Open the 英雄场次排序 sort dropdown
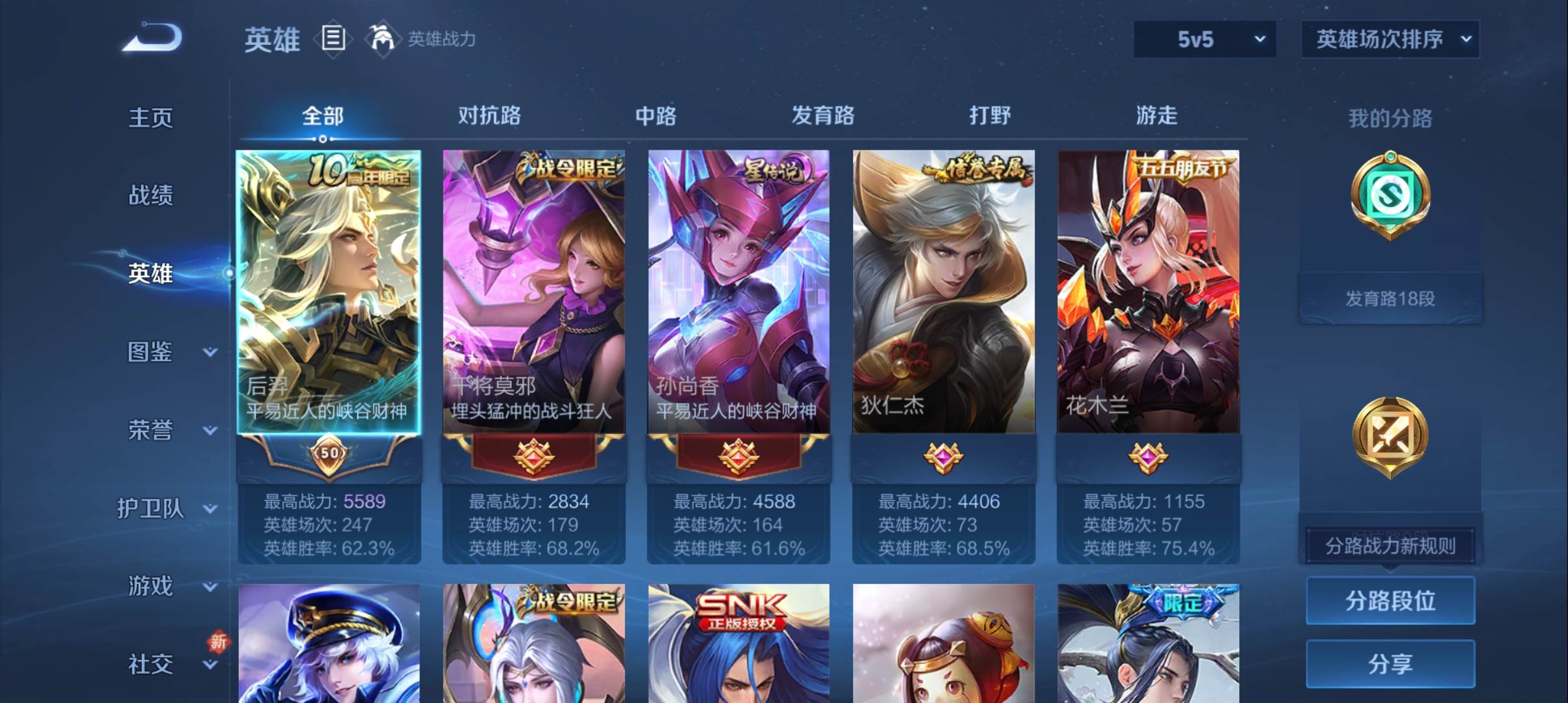This screenshot has height=703, width=1568. coord(1390,39)
